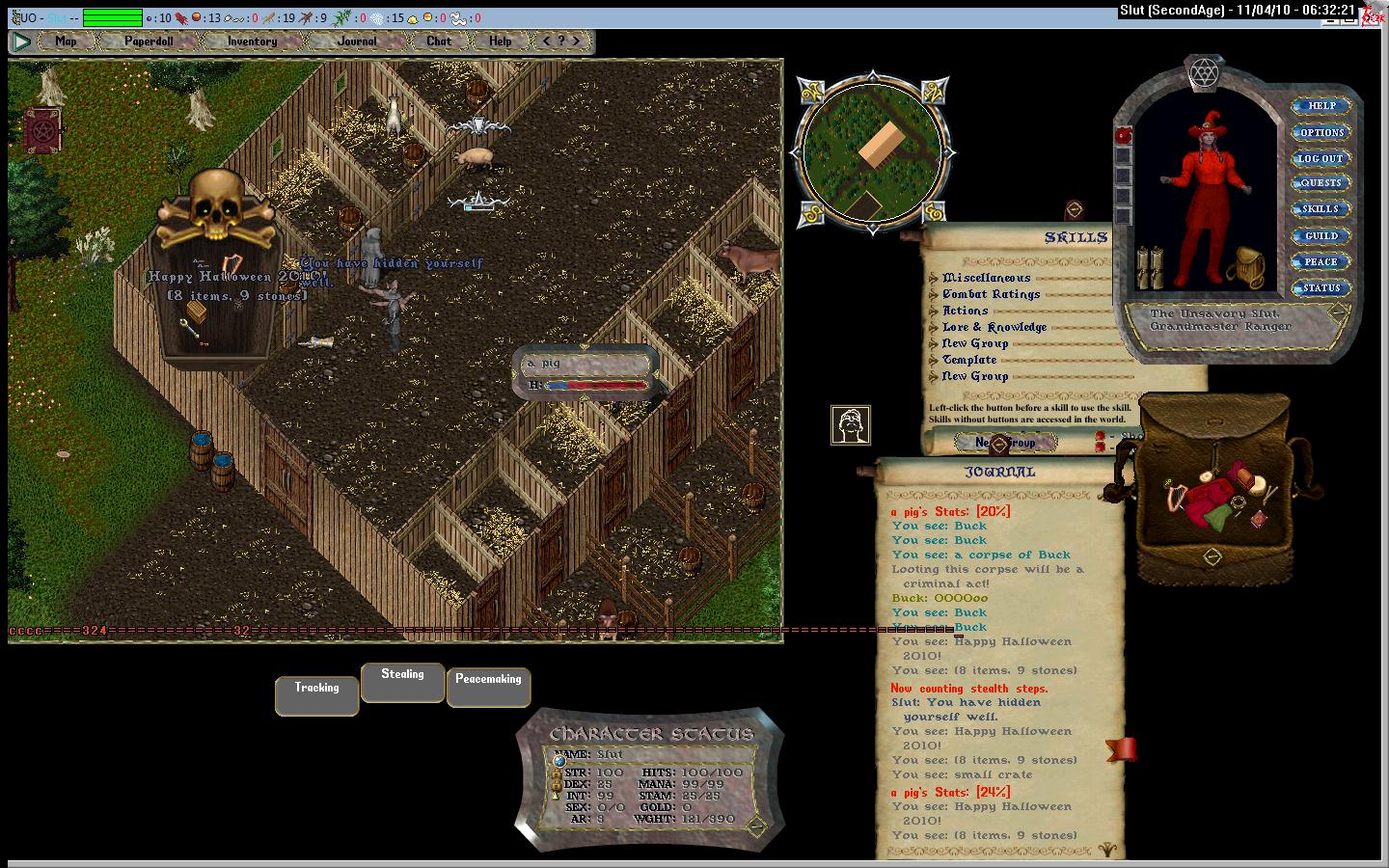Open the Help menu in the top bar
1389x868 pixels.
(500, 41)
